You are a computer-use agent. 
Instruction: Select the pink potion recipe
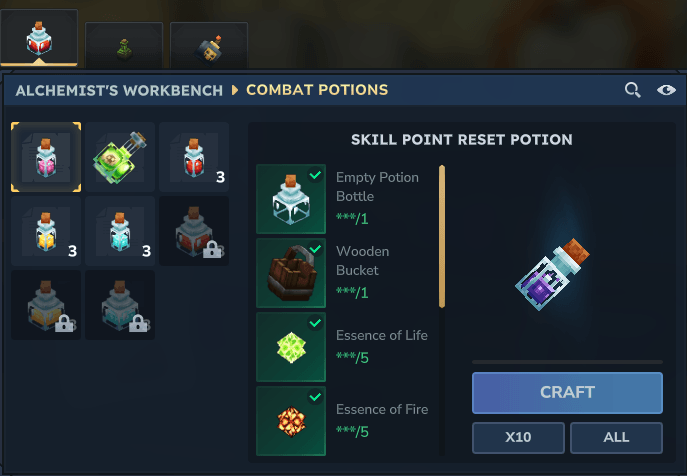pyautogui.click(x=46, y=157)
